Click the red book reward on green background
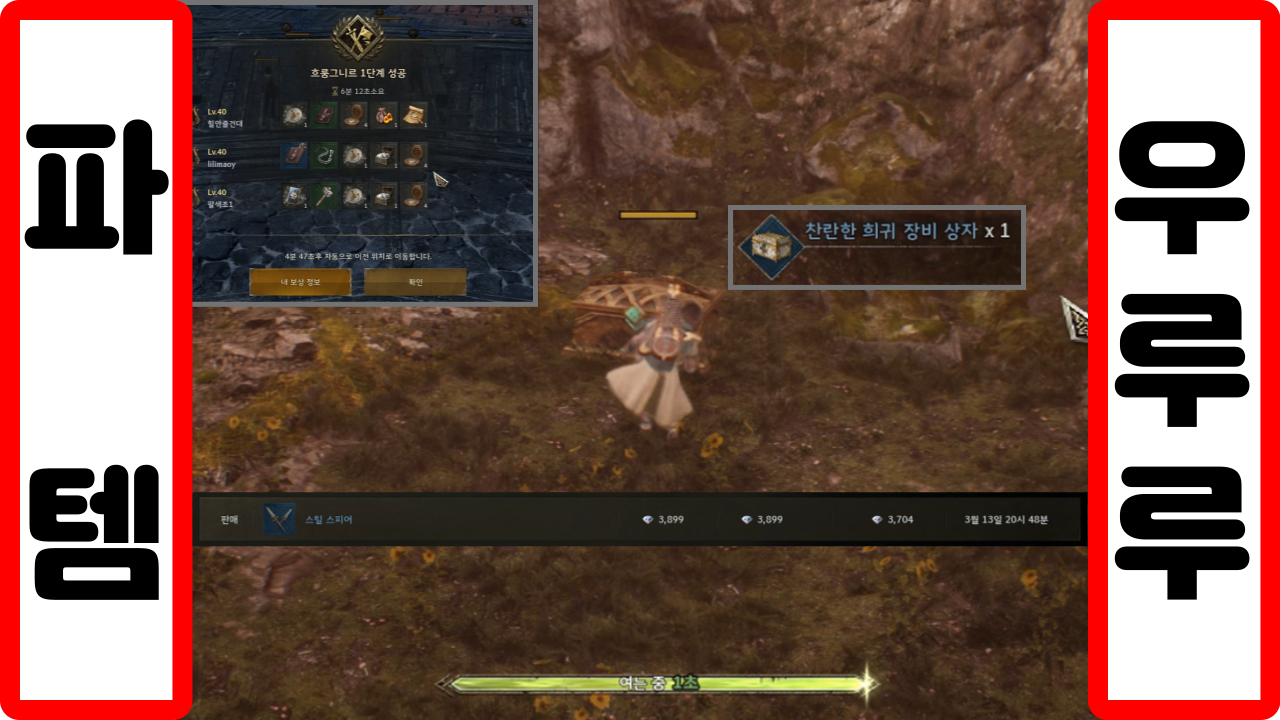 (x=323, y=115)
